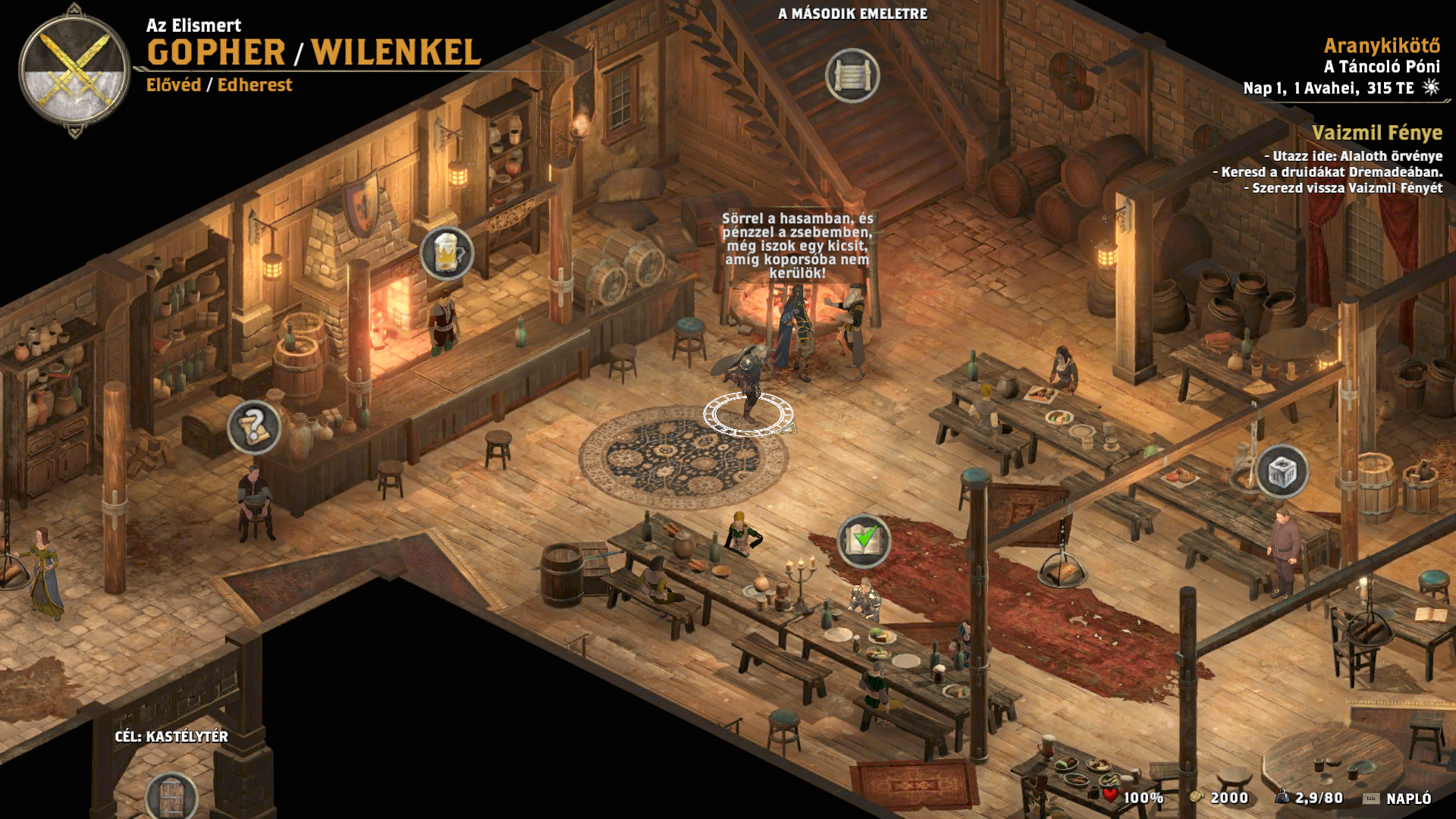Image resolution: width=1456 pixels, height=819 pixels.
Task: Open the question mark scroll icon
Action: pyautogui.click(x=254, y=428)
